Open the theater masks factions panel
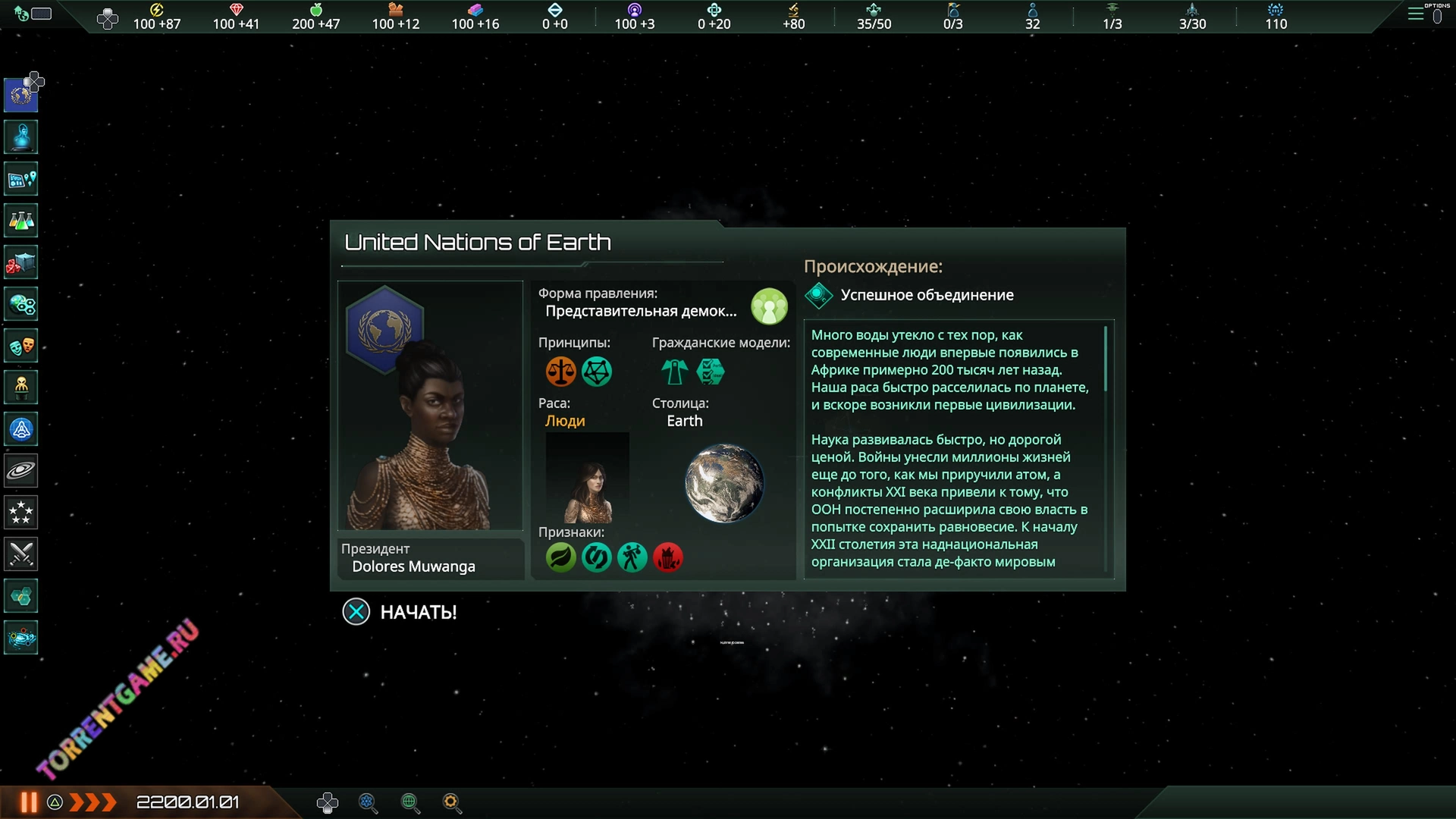Image resolution: width=1456 pixels, height=819 pixels. pyautogui.click(x=21, y=346)
